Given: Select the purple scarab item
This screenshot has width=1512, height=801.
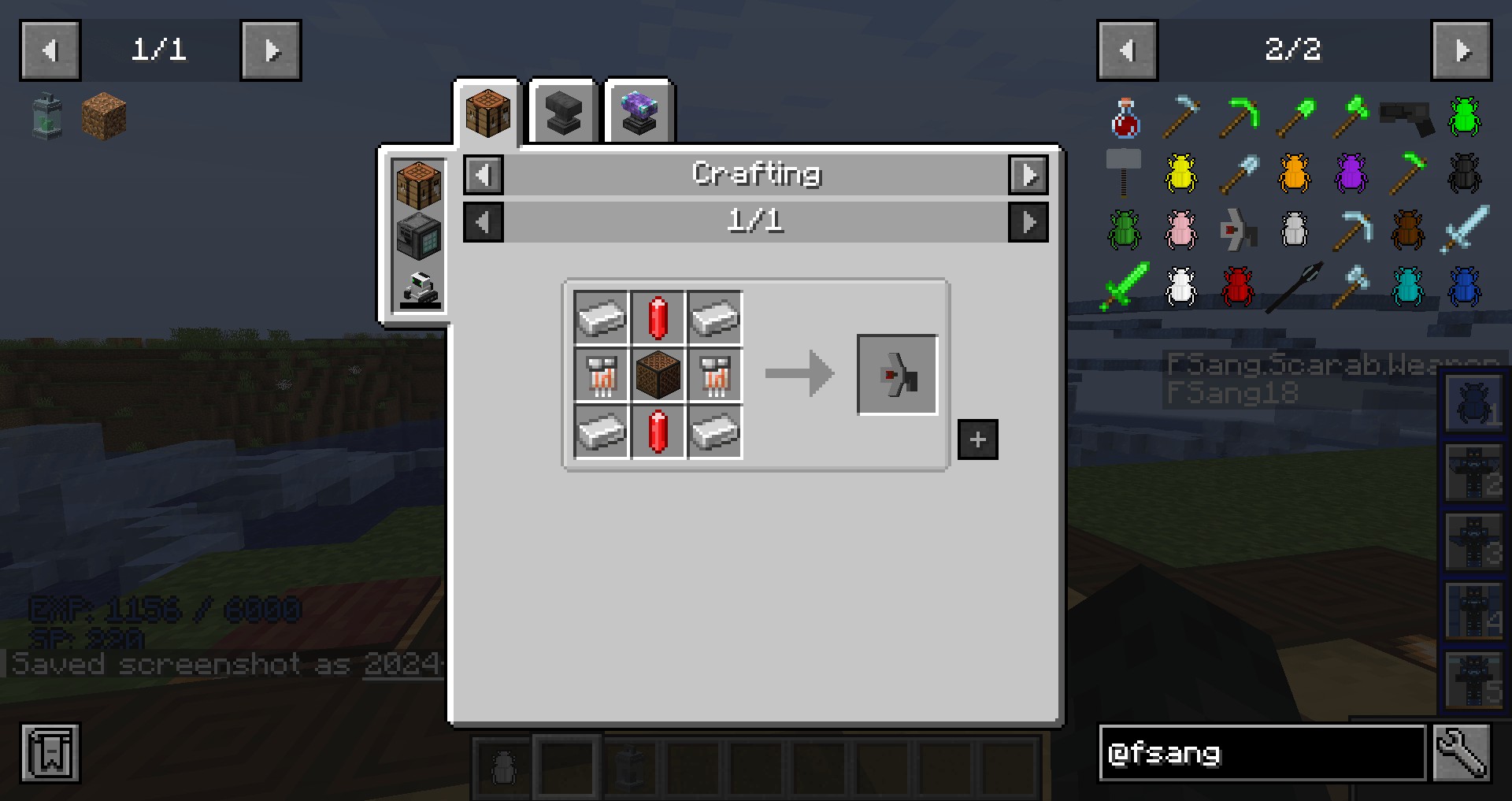Looking at the screenshot, I should 1351,173.
